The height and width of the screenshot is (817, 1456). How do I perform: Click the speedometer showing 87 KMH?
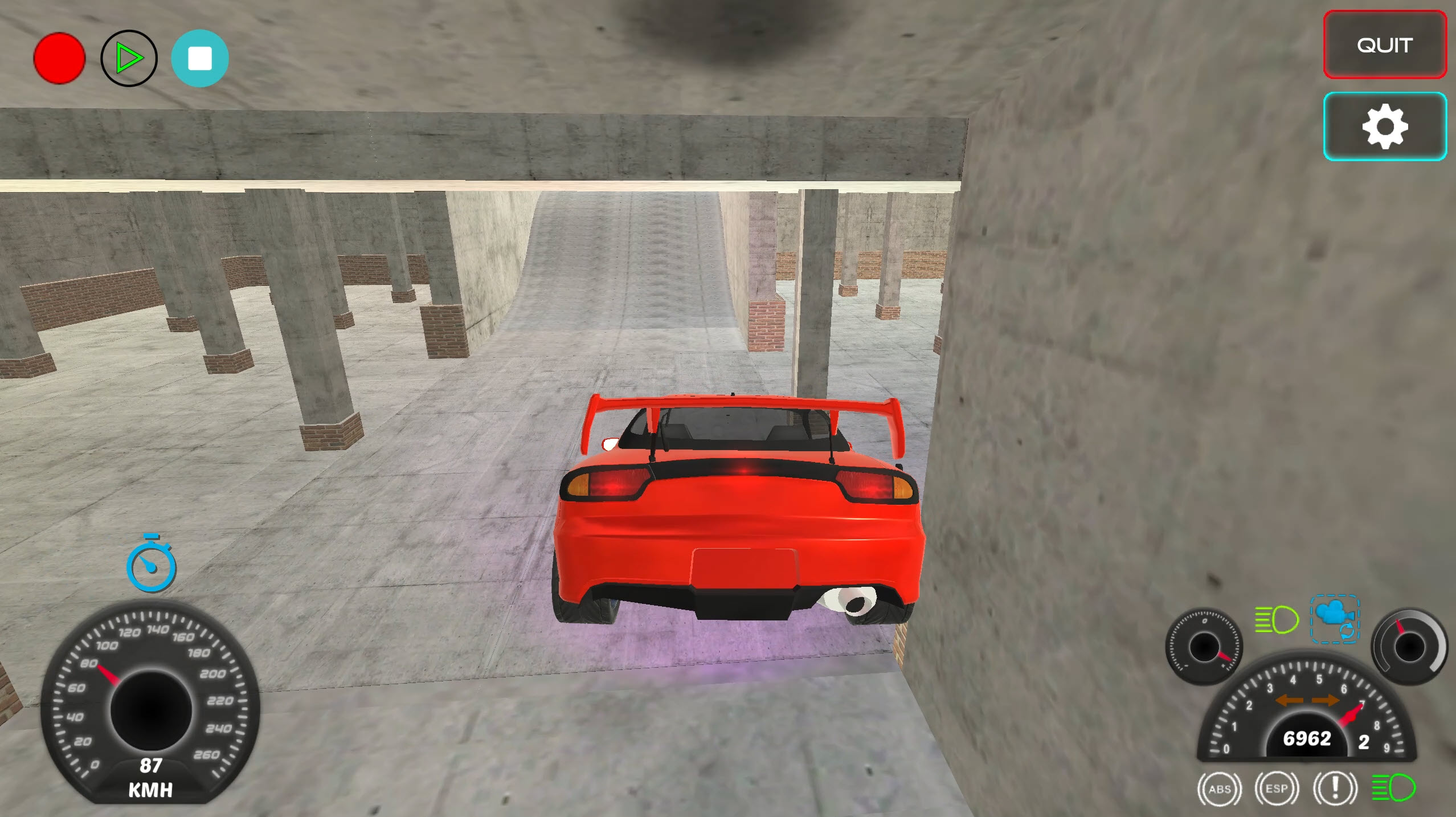click(x=151, y=706)
